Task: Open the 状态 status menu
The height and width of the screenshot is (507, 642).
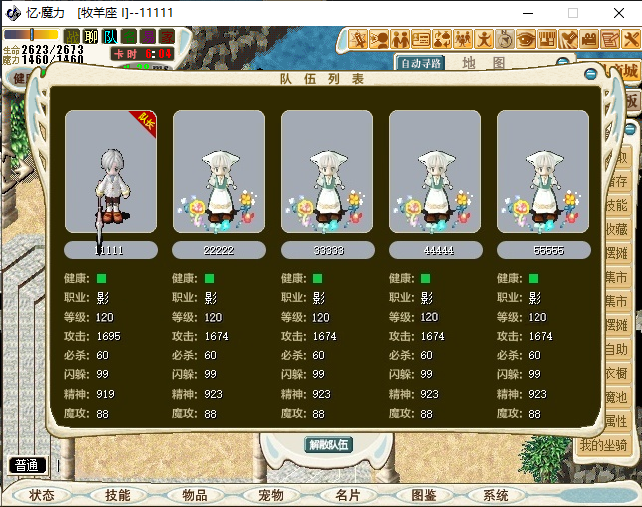Action: pyautogui.click(x=42, y=495)
